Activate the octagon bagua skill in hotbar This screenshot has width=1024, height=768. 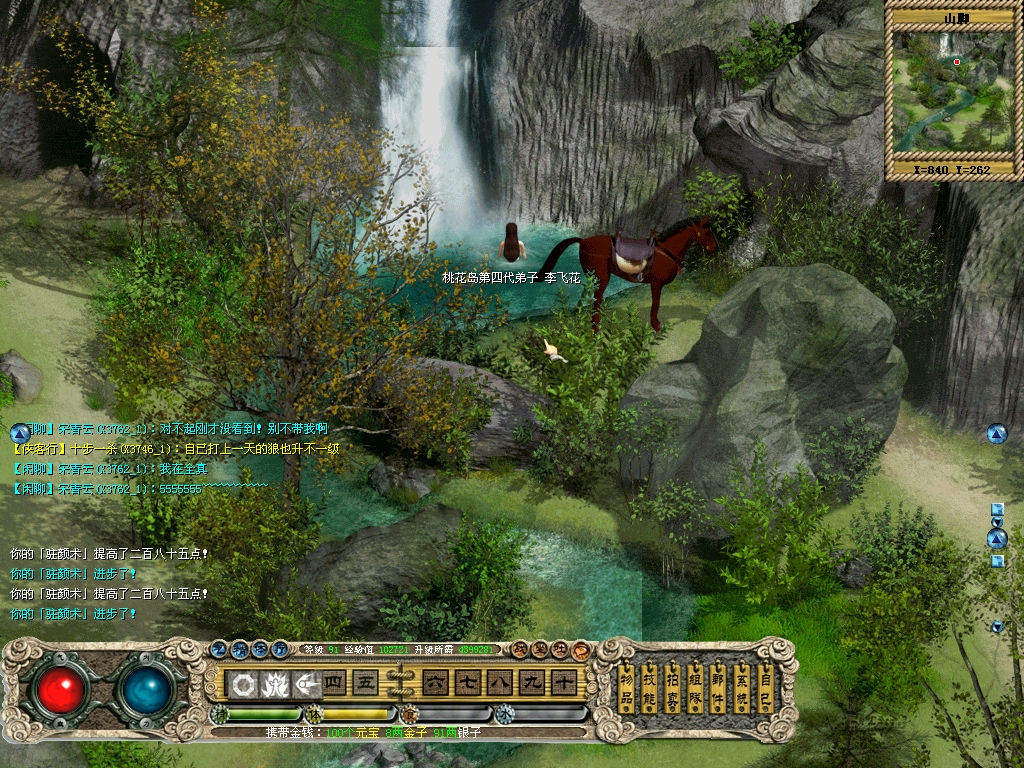[x=243, y=684]
